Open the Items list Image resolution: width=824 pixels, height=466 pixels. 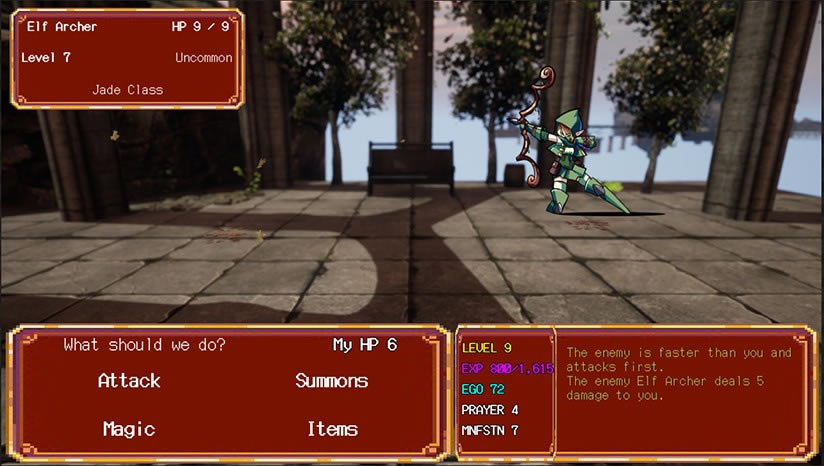[x=332, y=429]
